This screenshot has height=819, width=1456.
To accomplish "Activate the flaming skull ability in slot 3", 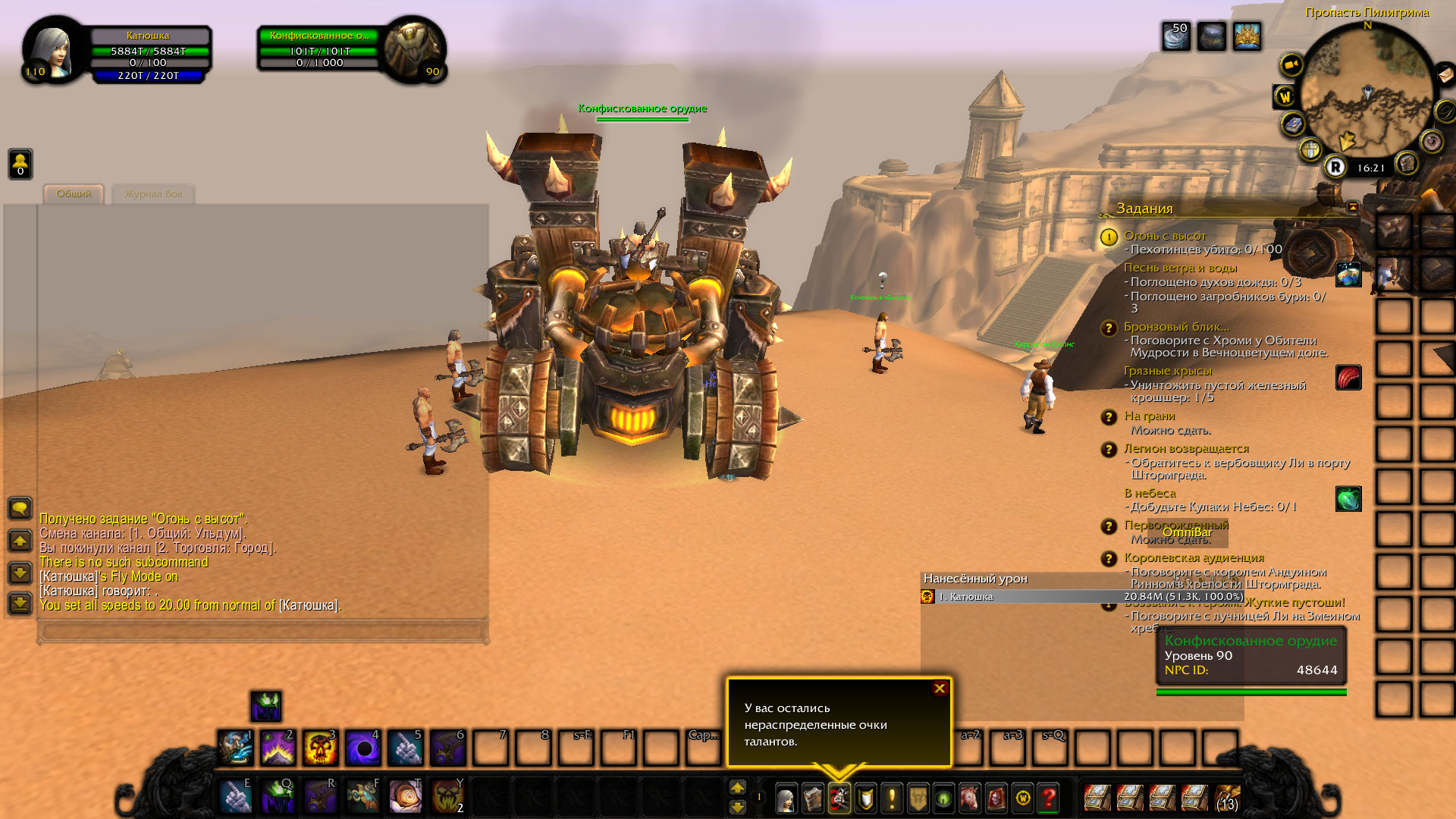I will tap(320, 748).
